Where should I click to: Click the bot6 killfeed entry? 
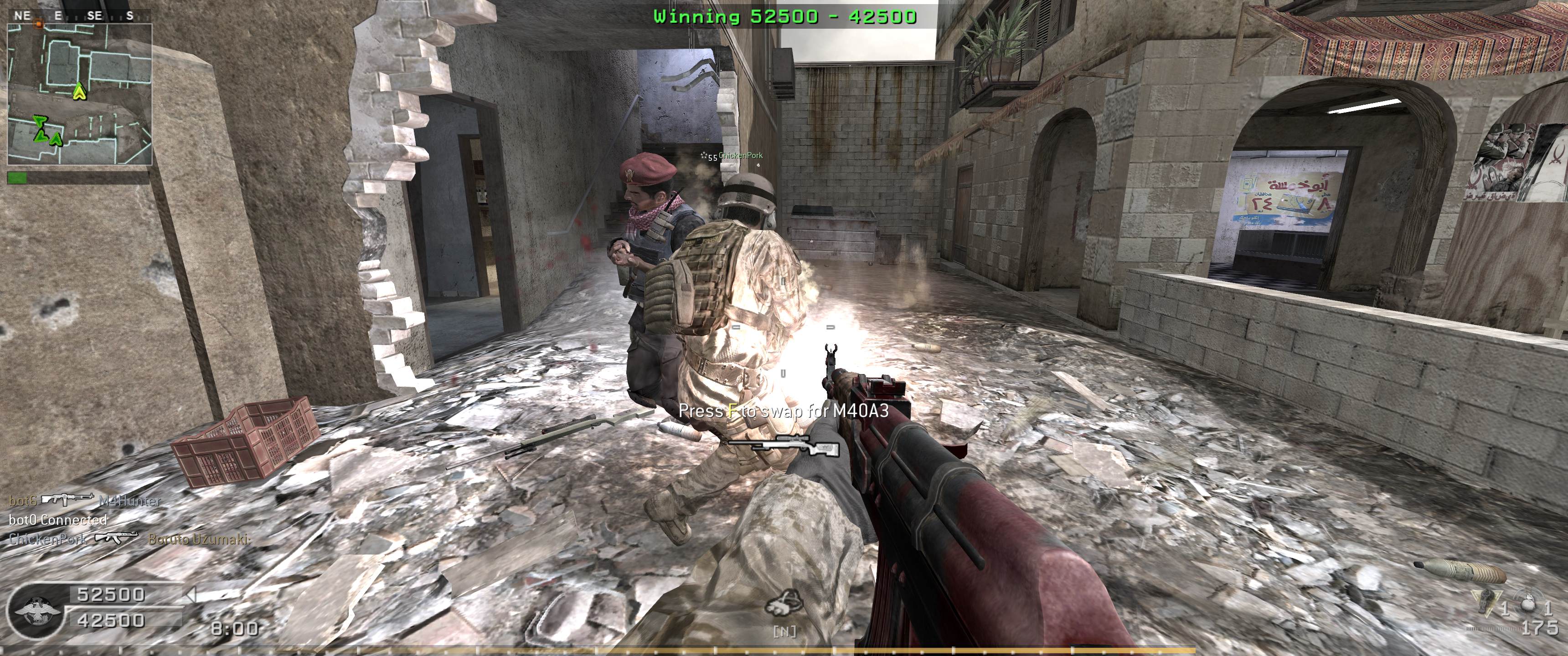pyautogui.click(x=85, y=501)
